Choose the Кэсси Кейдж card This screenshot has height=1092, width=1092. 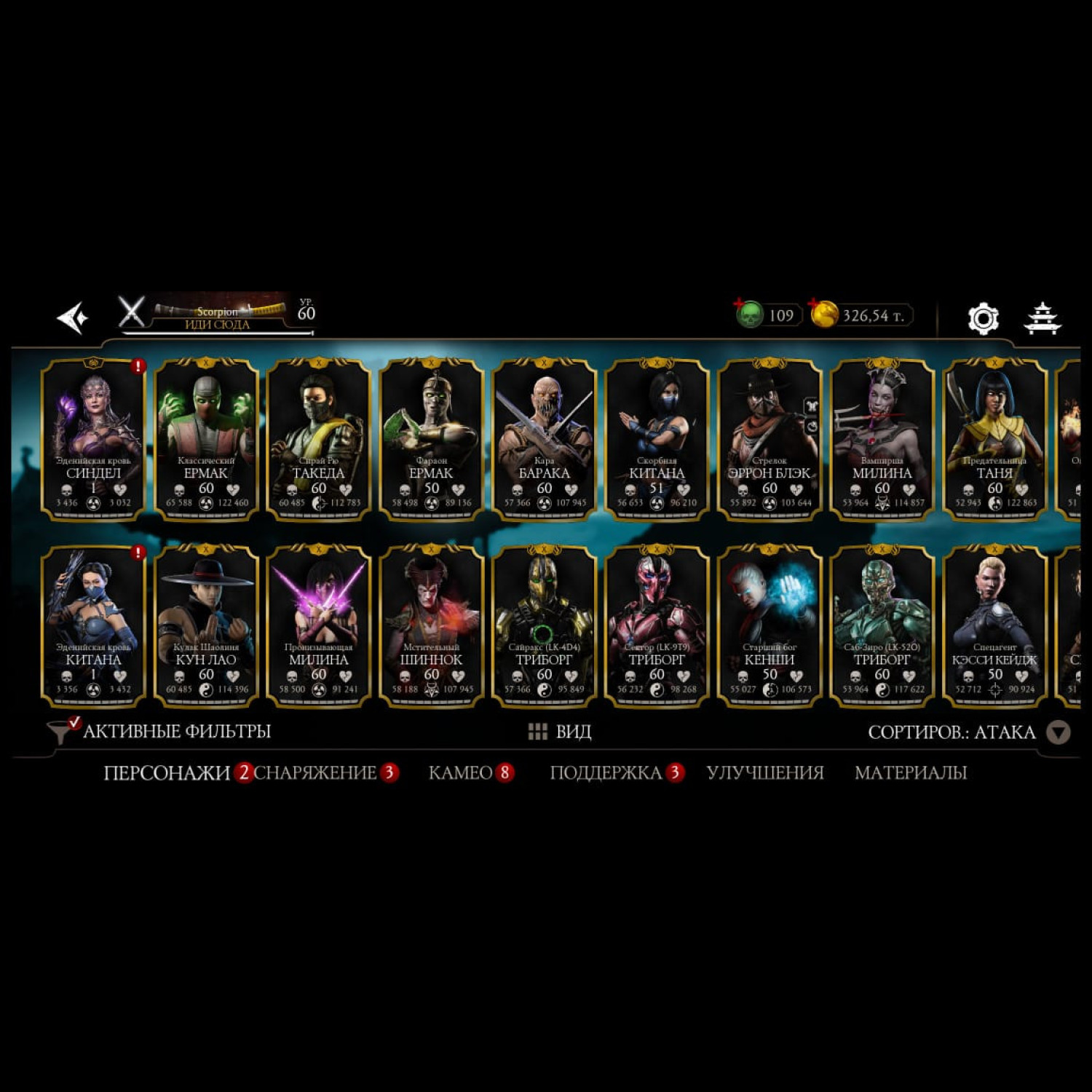pyautogui.click(x=994, y=626)
